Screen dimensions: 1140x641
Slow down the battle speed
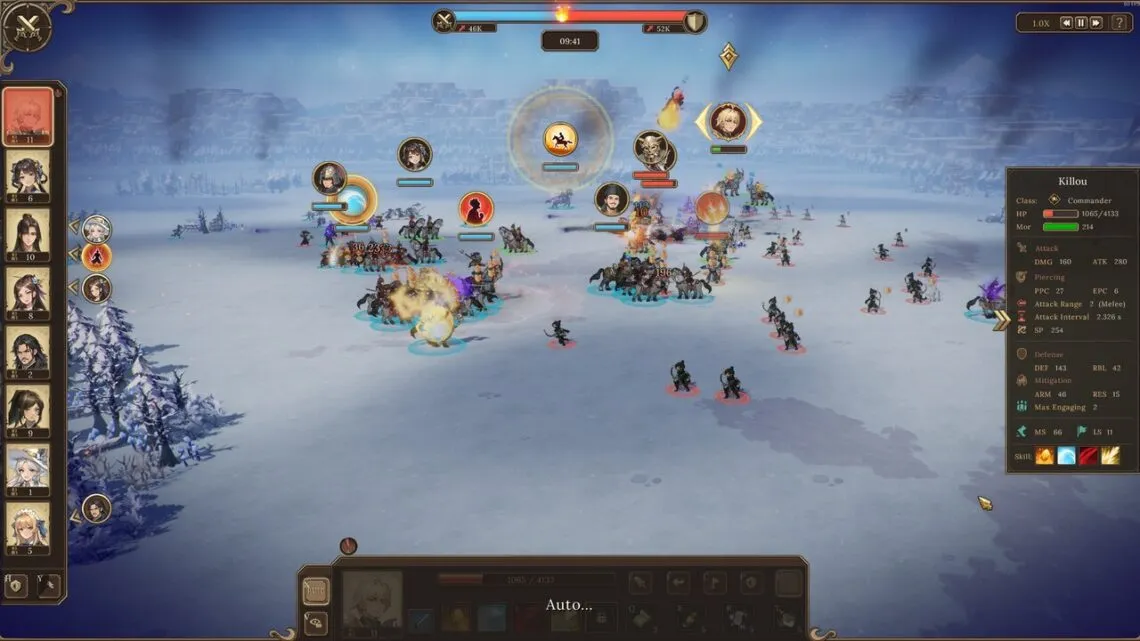(x=1066, y=23)
